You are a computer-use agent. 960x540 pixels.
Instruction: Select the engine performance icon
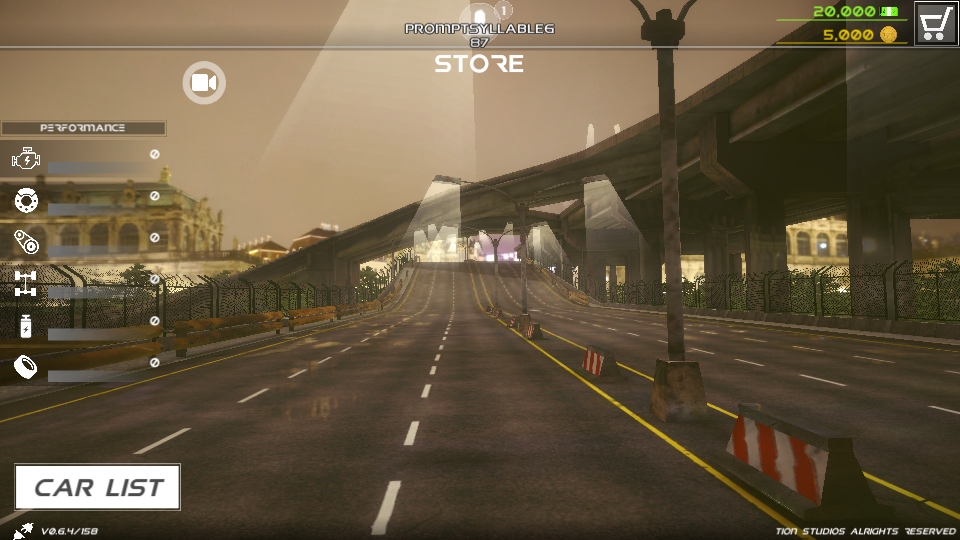click(25, 158)
